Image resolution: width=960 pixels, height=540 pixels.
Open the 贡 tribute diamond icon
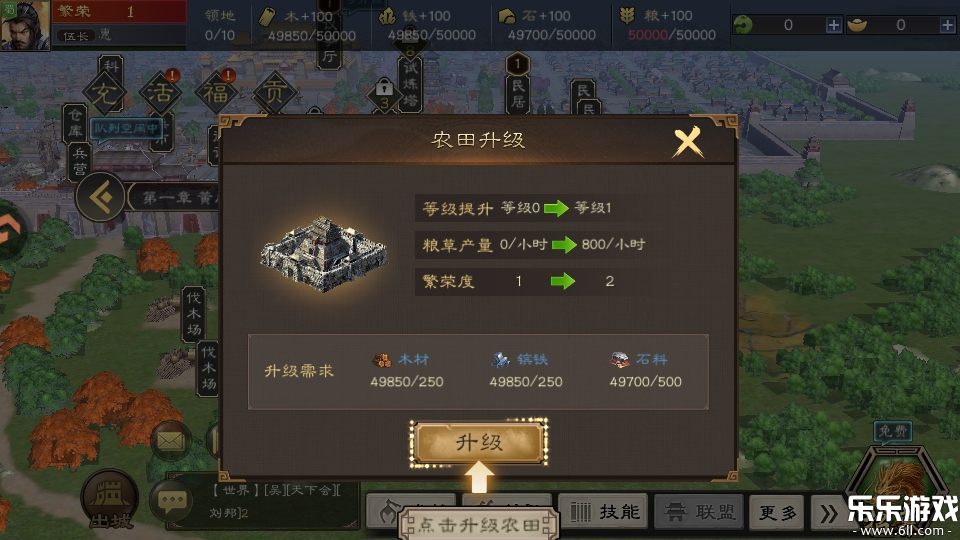(273, 95)
